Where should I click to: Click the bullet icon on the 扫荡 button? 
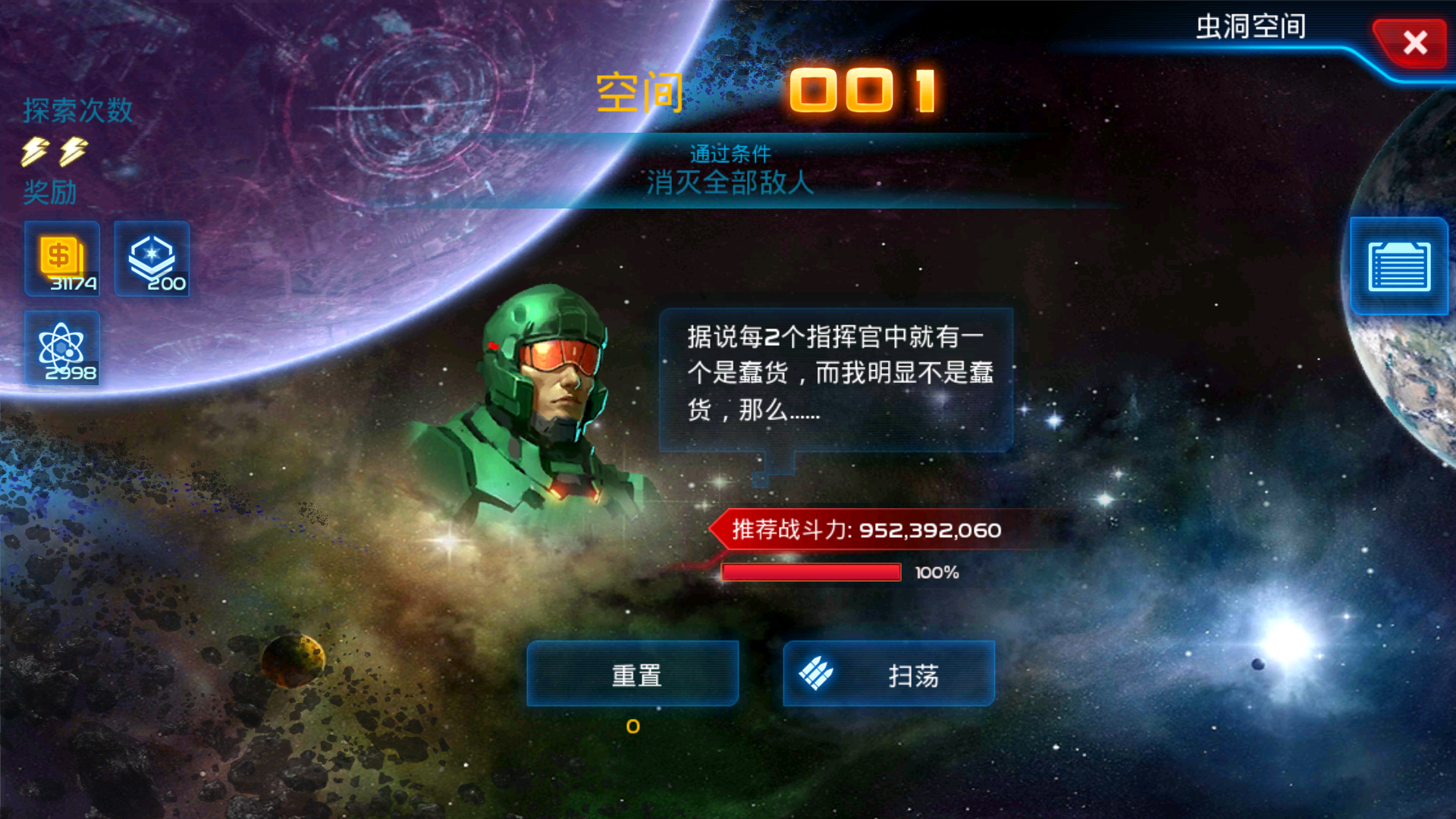pos(817,673)
